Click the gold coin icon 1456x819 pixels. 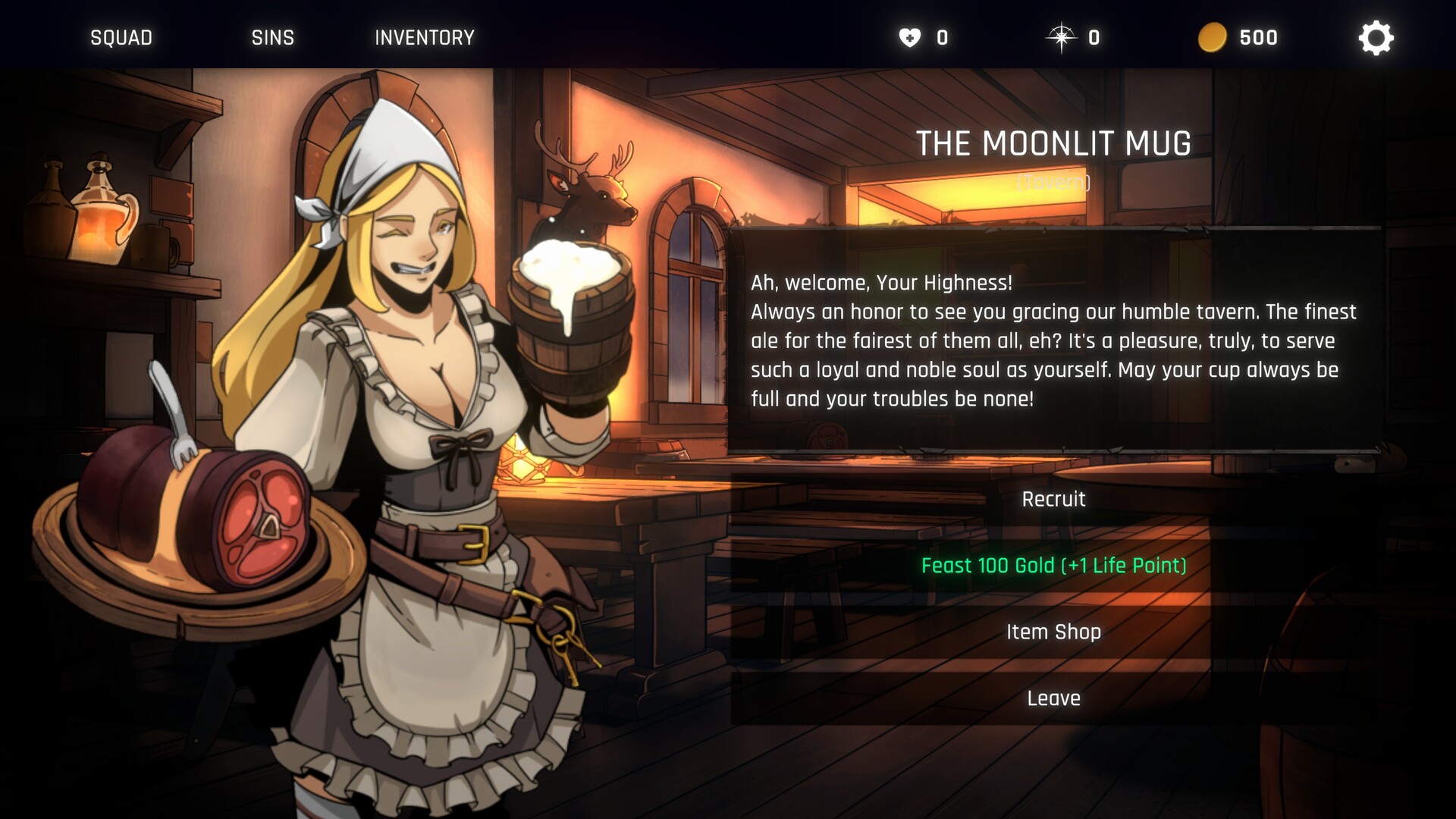coord(1214,36)
